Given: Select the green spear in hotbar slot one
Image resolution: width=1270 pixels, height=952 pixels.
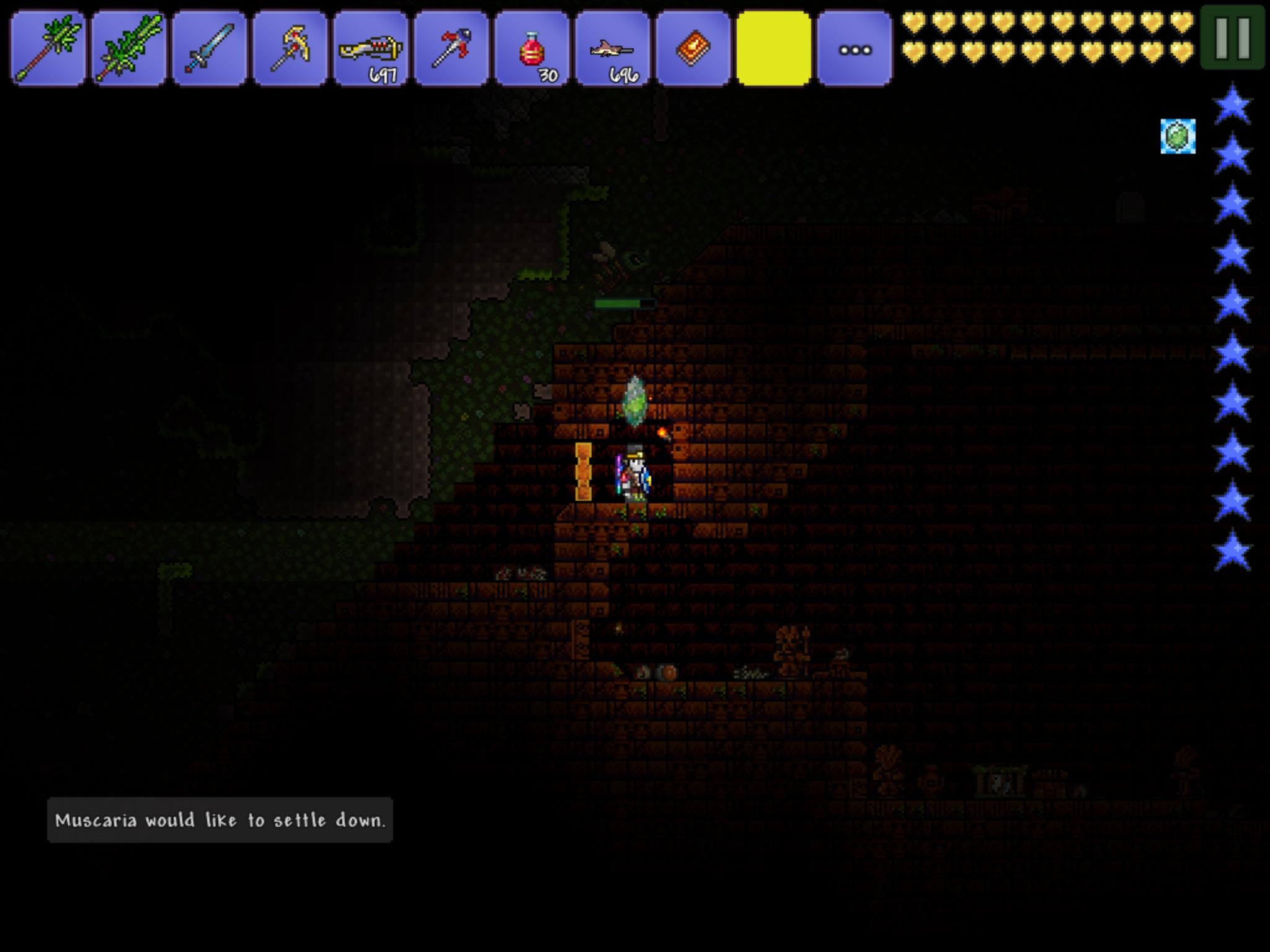Looking at the screenshot, I should [47, 45].
